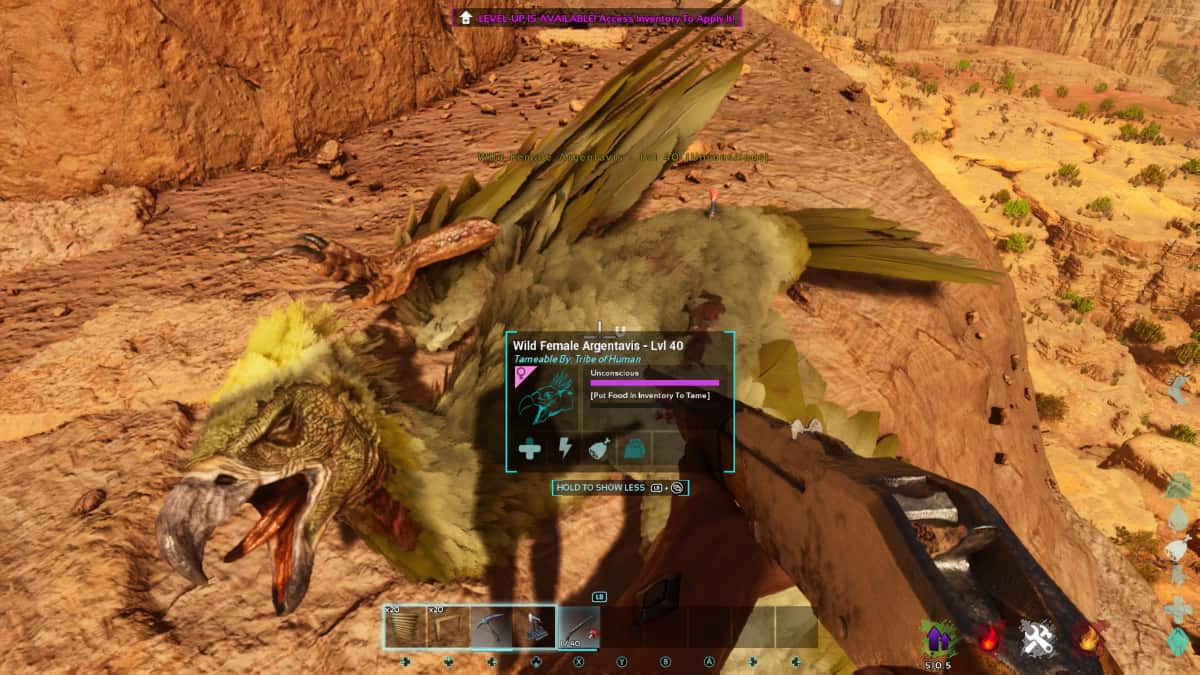Select the rifle with tranq dart slot

pos(578,628)
